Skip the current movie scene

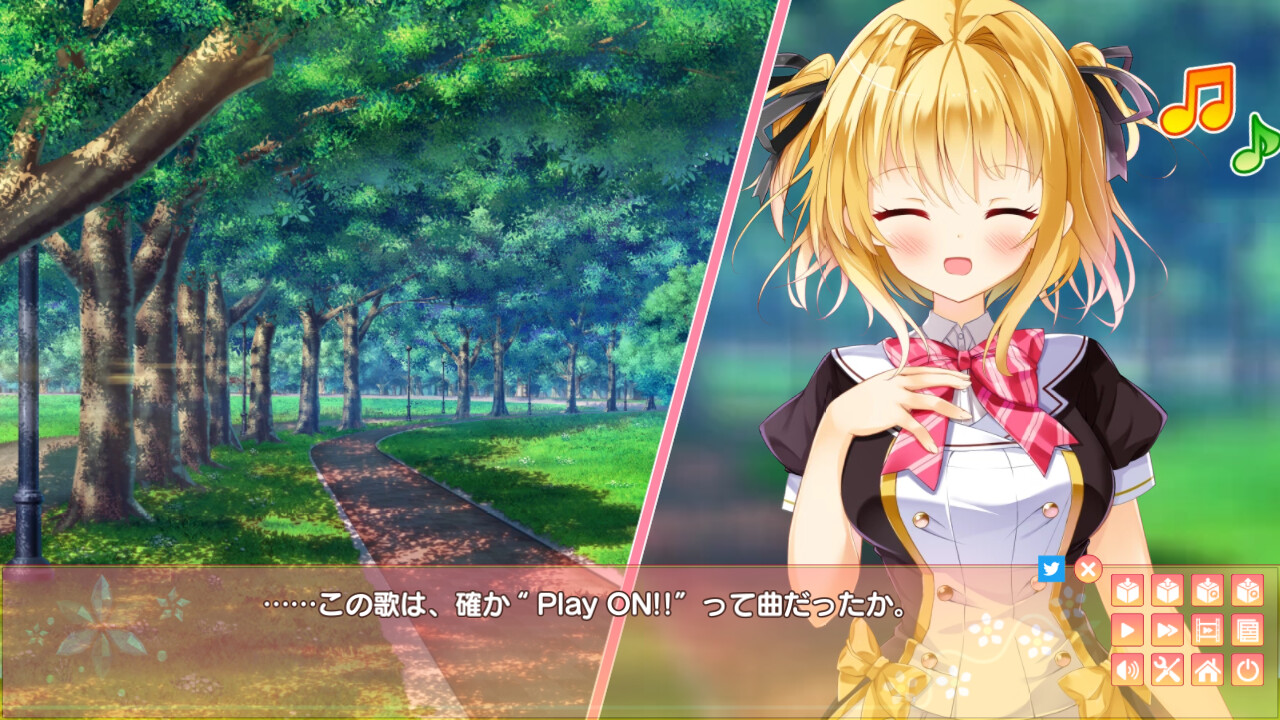[x=1207, y=628]
